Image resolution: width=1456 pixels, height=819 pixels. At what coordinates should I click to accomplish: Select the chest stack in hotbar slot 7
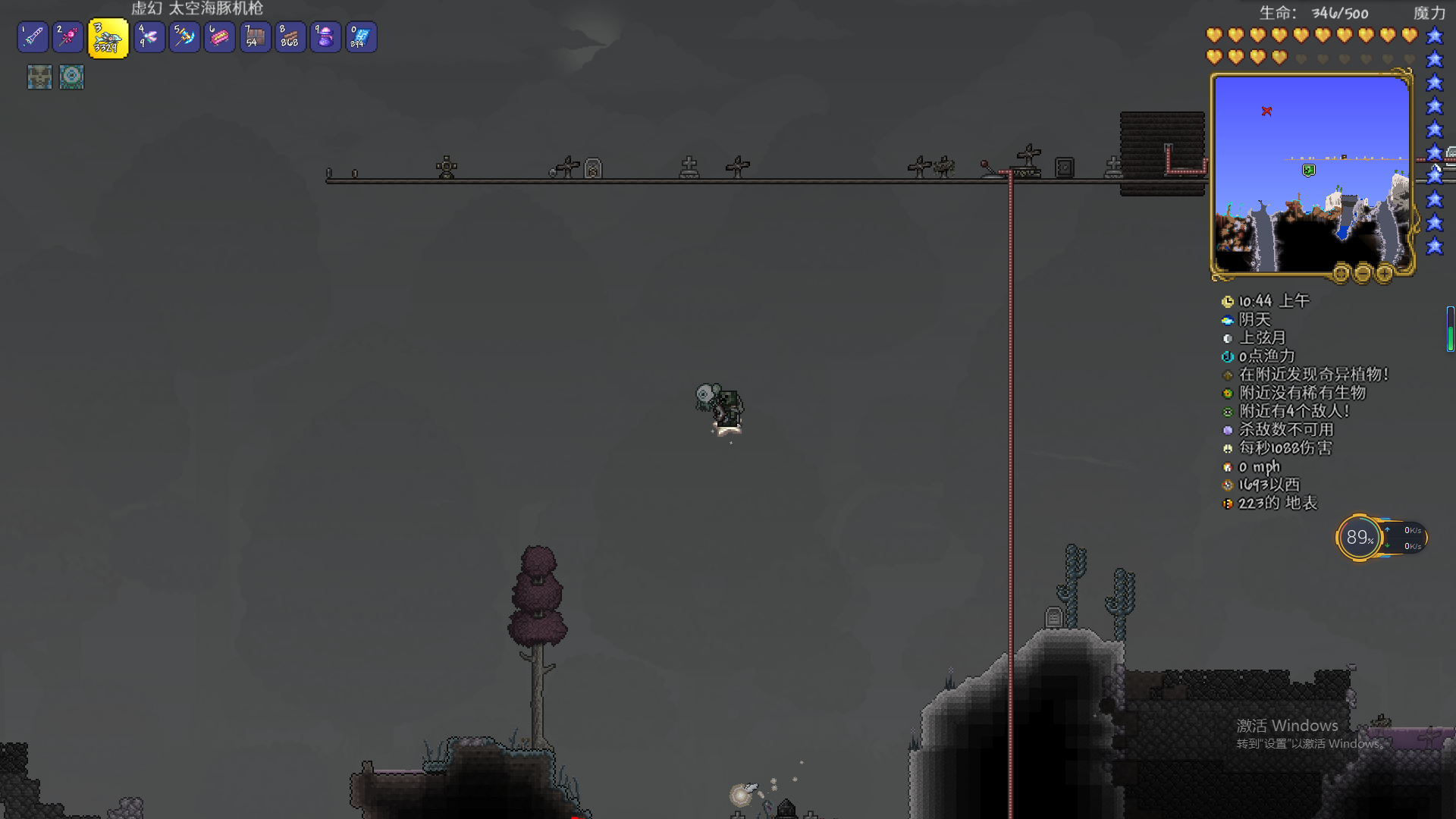click(255, 37)
